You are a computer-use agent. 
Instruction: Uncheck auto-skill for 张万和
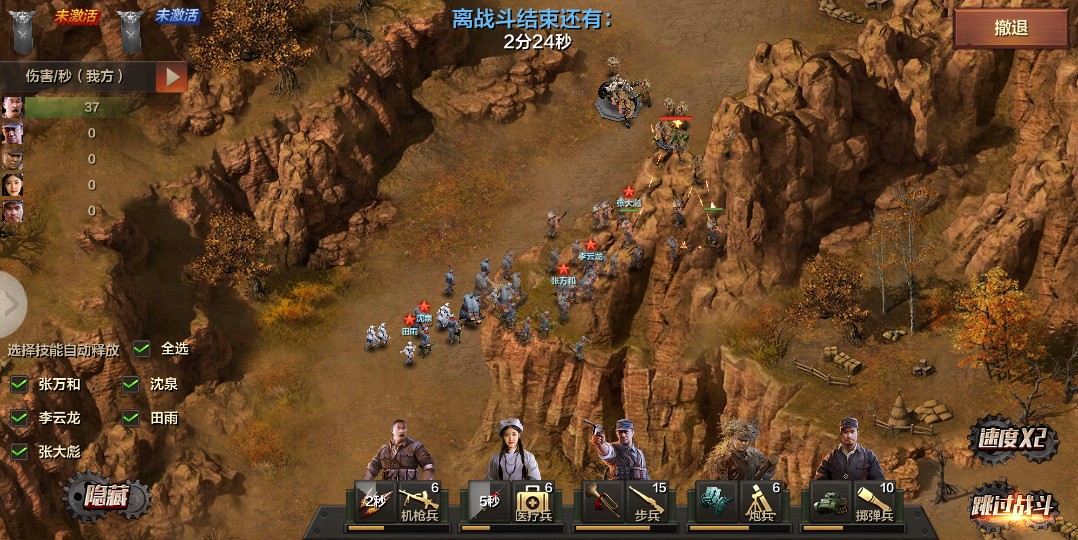[19, 384]
